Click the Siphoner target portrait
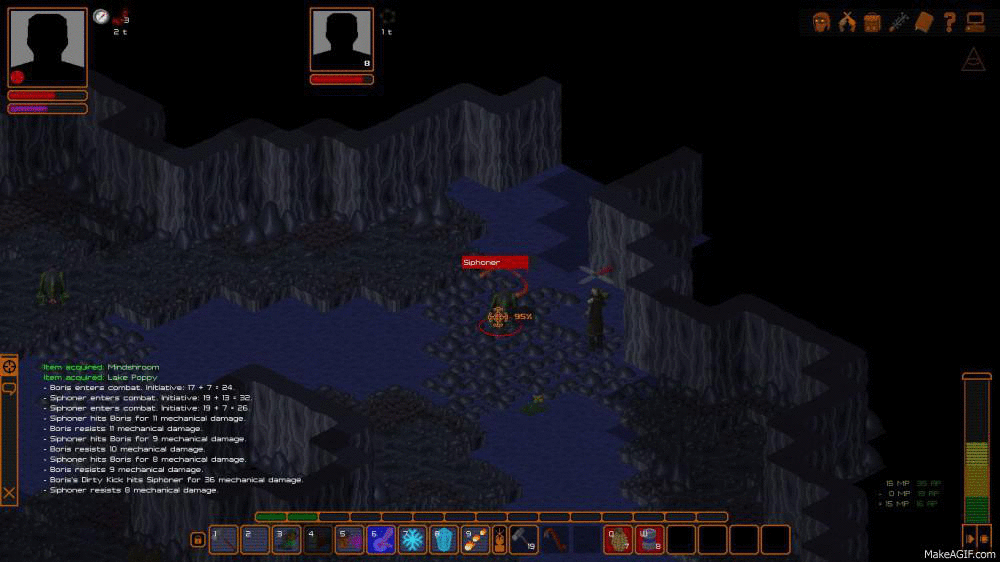The height and width of the screenshot is (562, 1000). [x=342, y=39]
